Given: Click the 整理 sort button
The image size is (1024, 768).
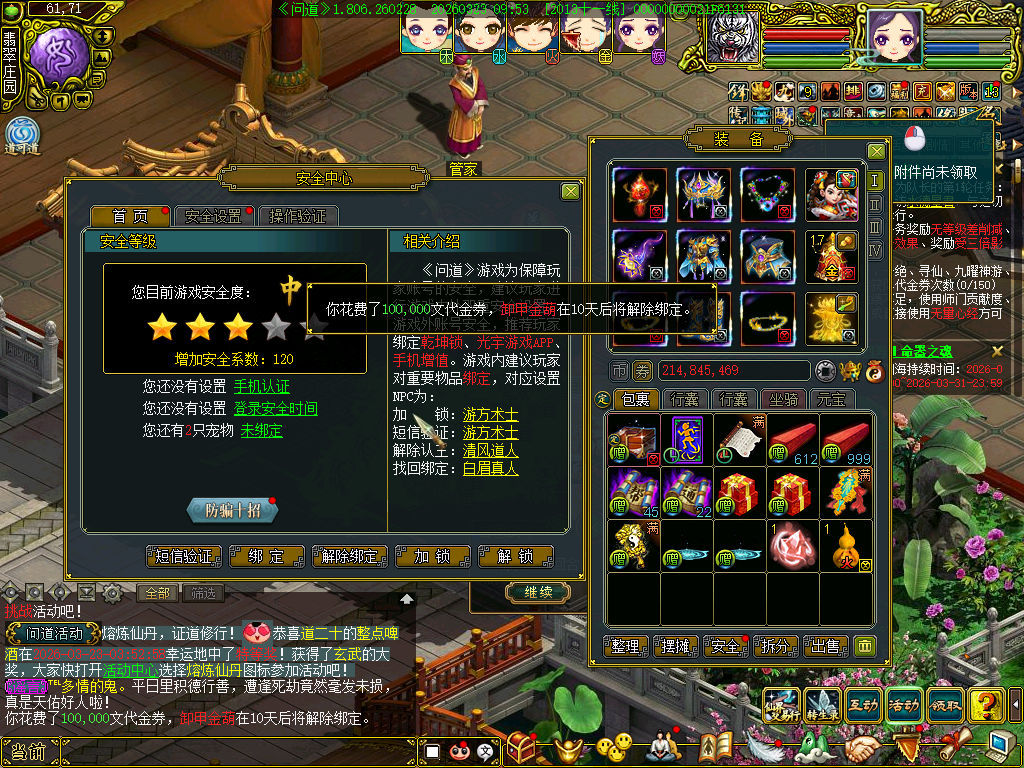Looking at the screenshot, I should [626, 646].
